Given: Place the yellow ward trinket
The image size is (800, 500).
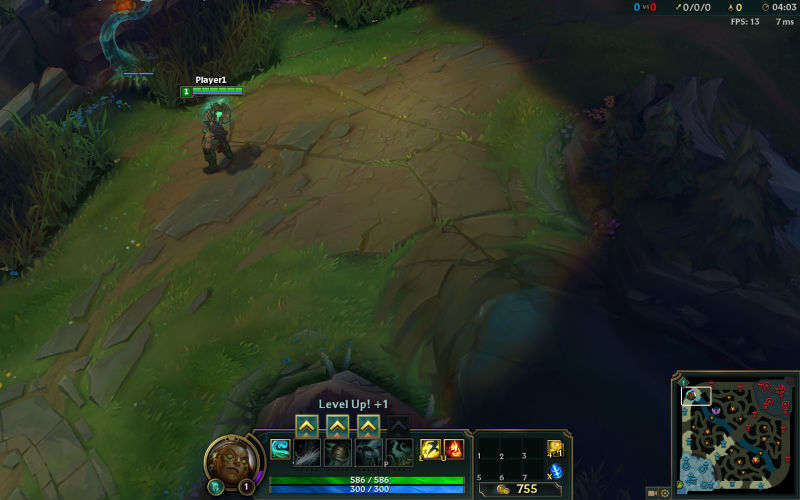Looking at the screenshot, I should 556,448.
